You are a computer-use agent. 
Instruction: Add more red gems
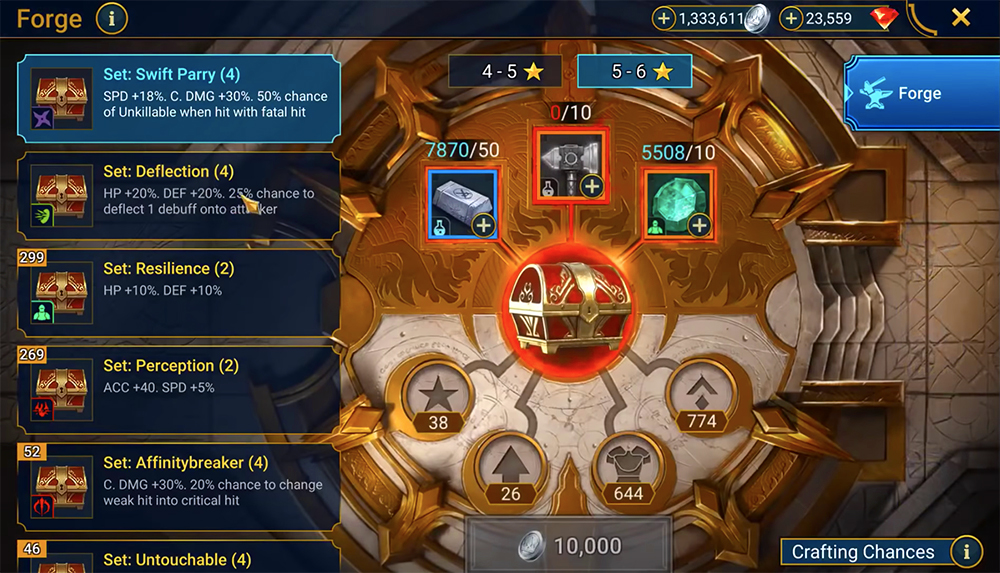[791, 18]
